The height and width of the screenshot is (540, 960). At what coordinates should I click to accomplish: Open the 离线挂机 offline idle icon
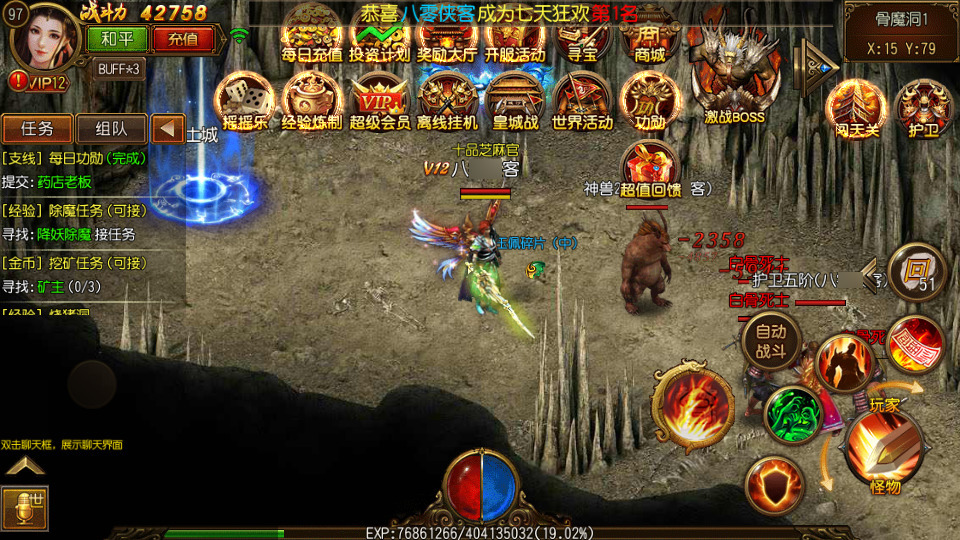446,101
